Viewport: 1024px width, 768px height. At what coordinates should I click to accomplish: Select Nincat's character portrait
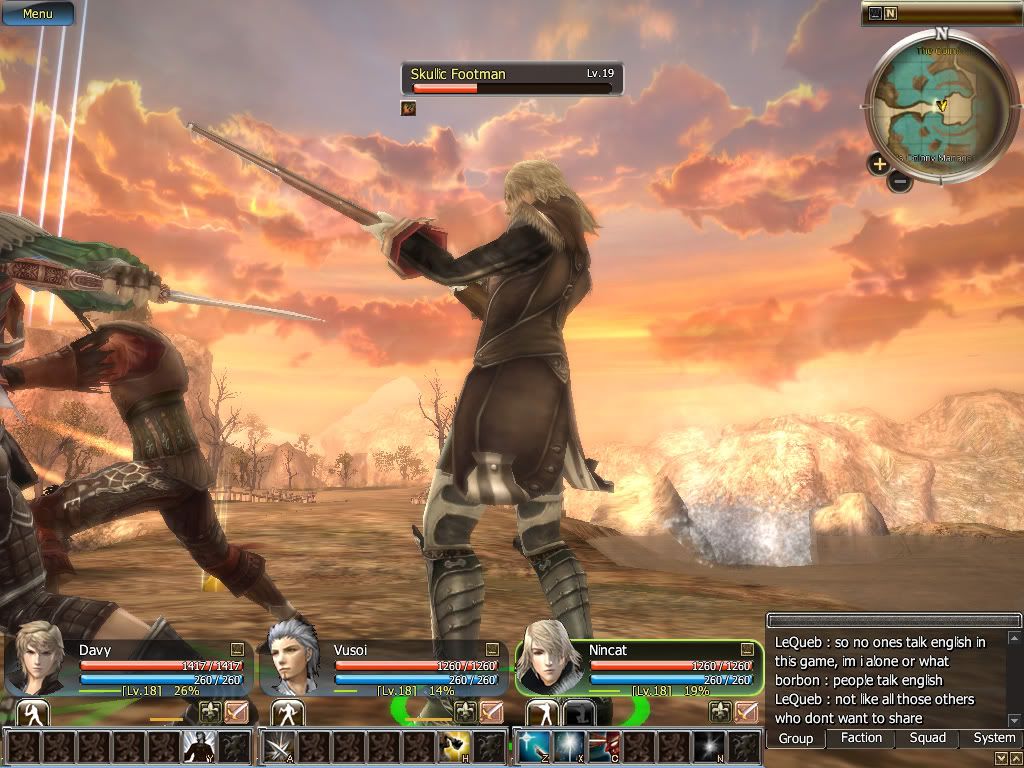point(548,657)
